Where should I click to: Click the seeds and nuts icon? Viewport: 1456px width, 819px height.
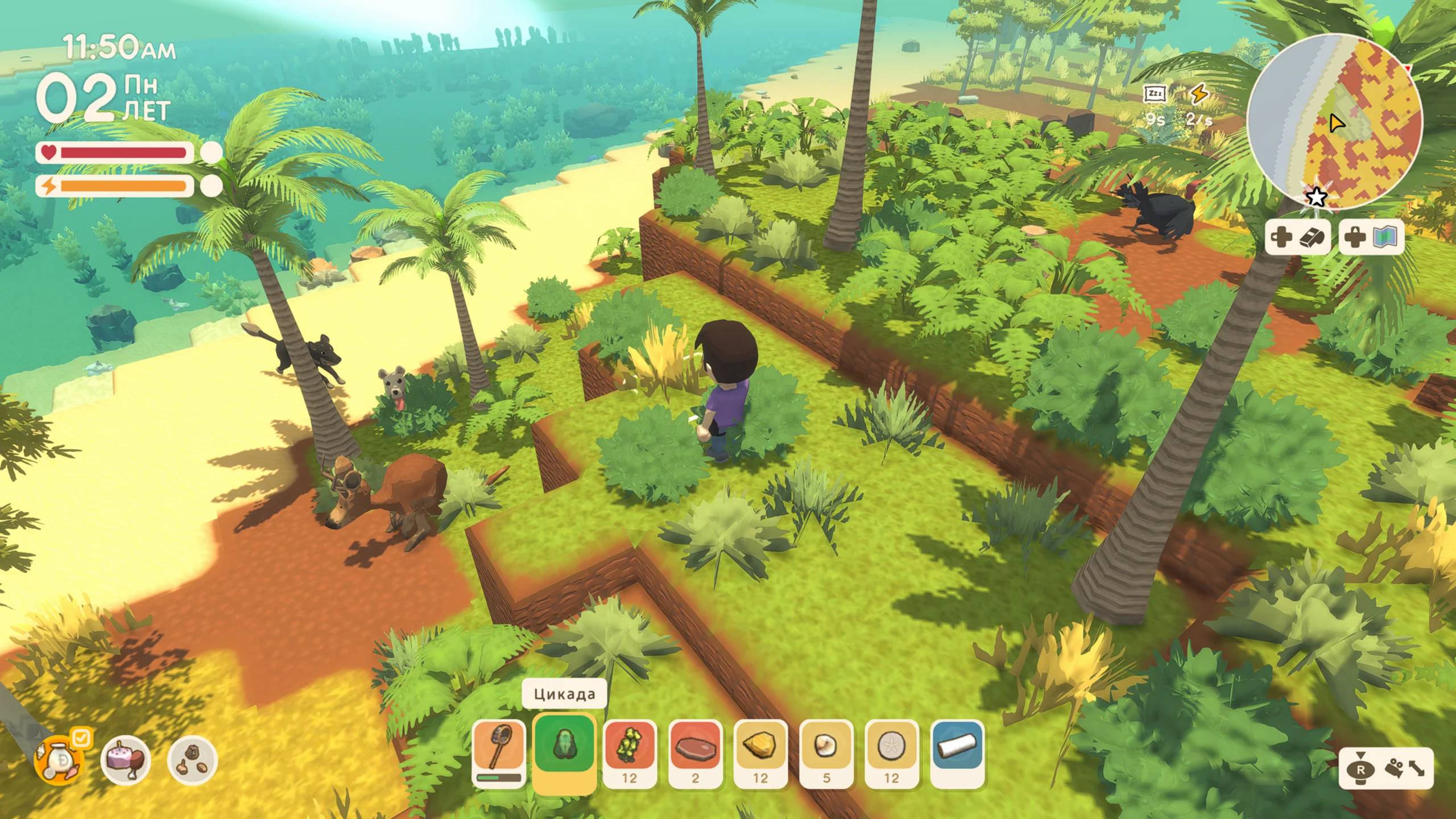192,760
